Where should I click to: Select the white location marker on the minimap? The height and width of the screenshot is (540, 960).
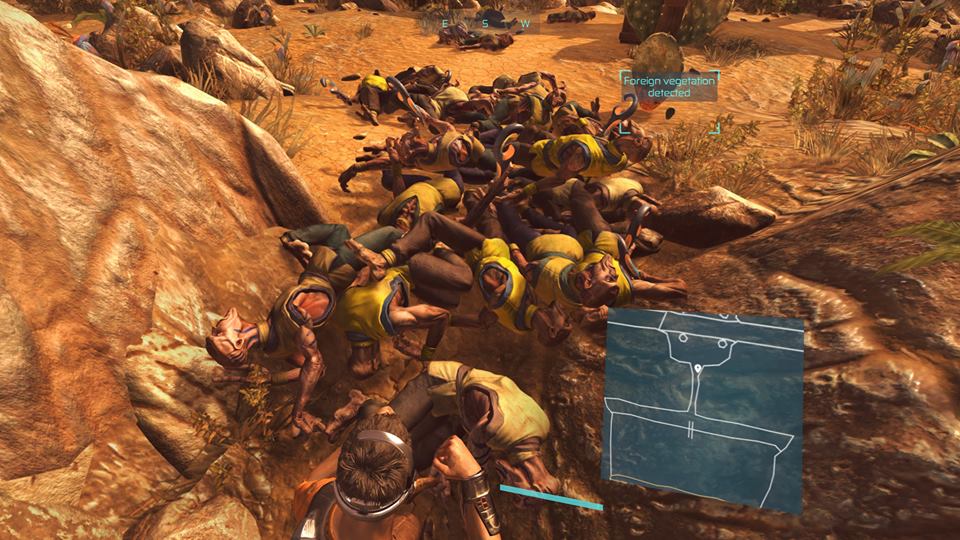(698, 372)
